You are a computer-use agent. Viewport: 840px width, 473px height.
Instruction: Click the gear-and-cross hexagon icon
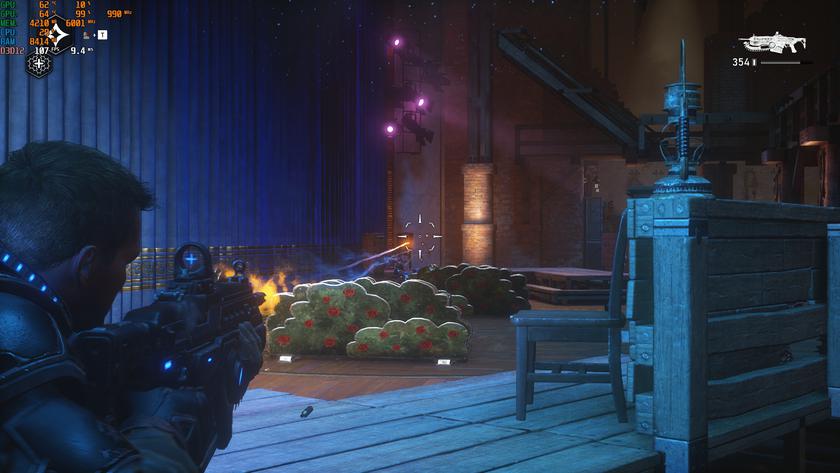tap(39, 65)
